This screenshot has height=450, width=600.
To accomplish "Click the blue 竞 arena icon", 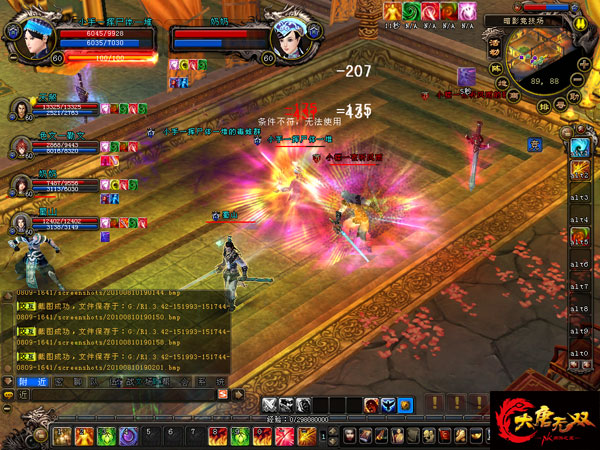I will click(535, 145).
